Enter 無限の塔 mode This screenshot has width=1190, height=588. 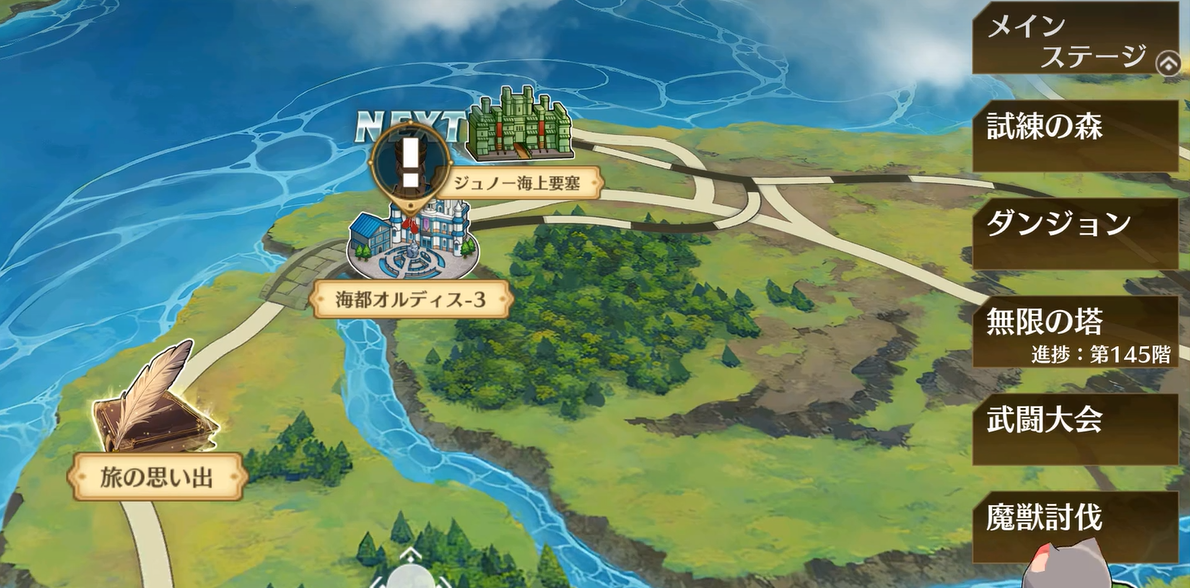pyautogui.click(x=1075, y=331)
